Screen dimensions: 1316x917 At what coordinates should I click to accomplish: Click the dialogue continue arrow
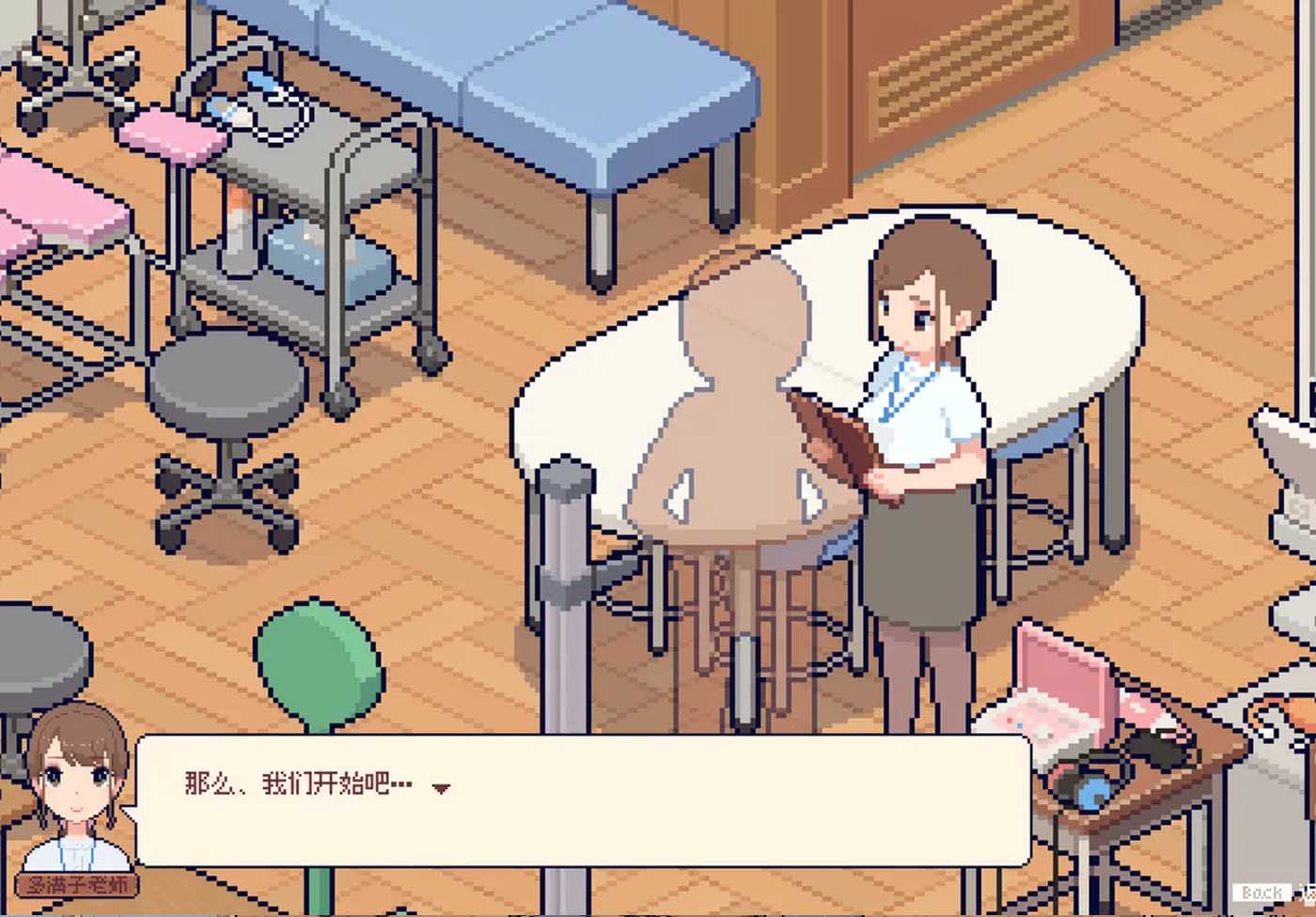[441, 788]
